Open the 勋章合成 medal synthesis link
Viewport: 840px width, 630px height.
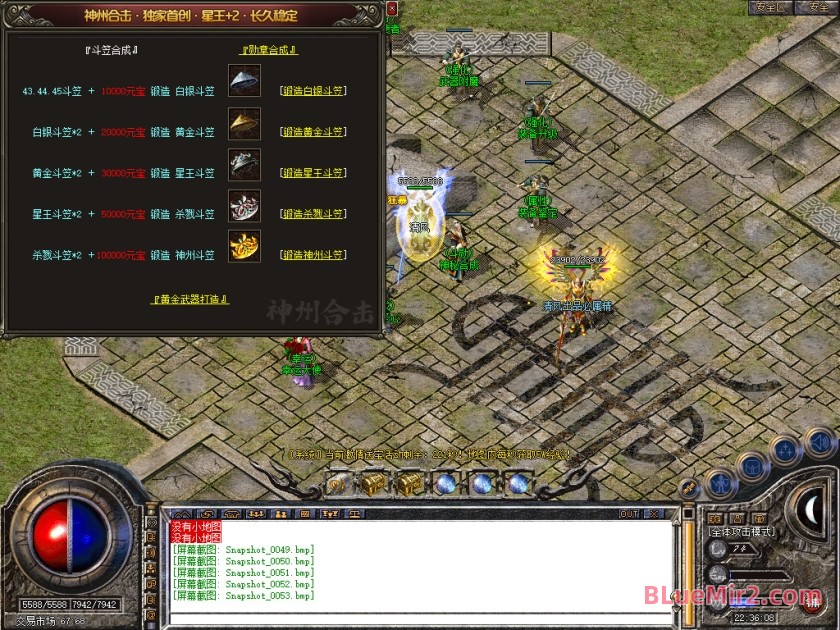(x=270, y=50)
